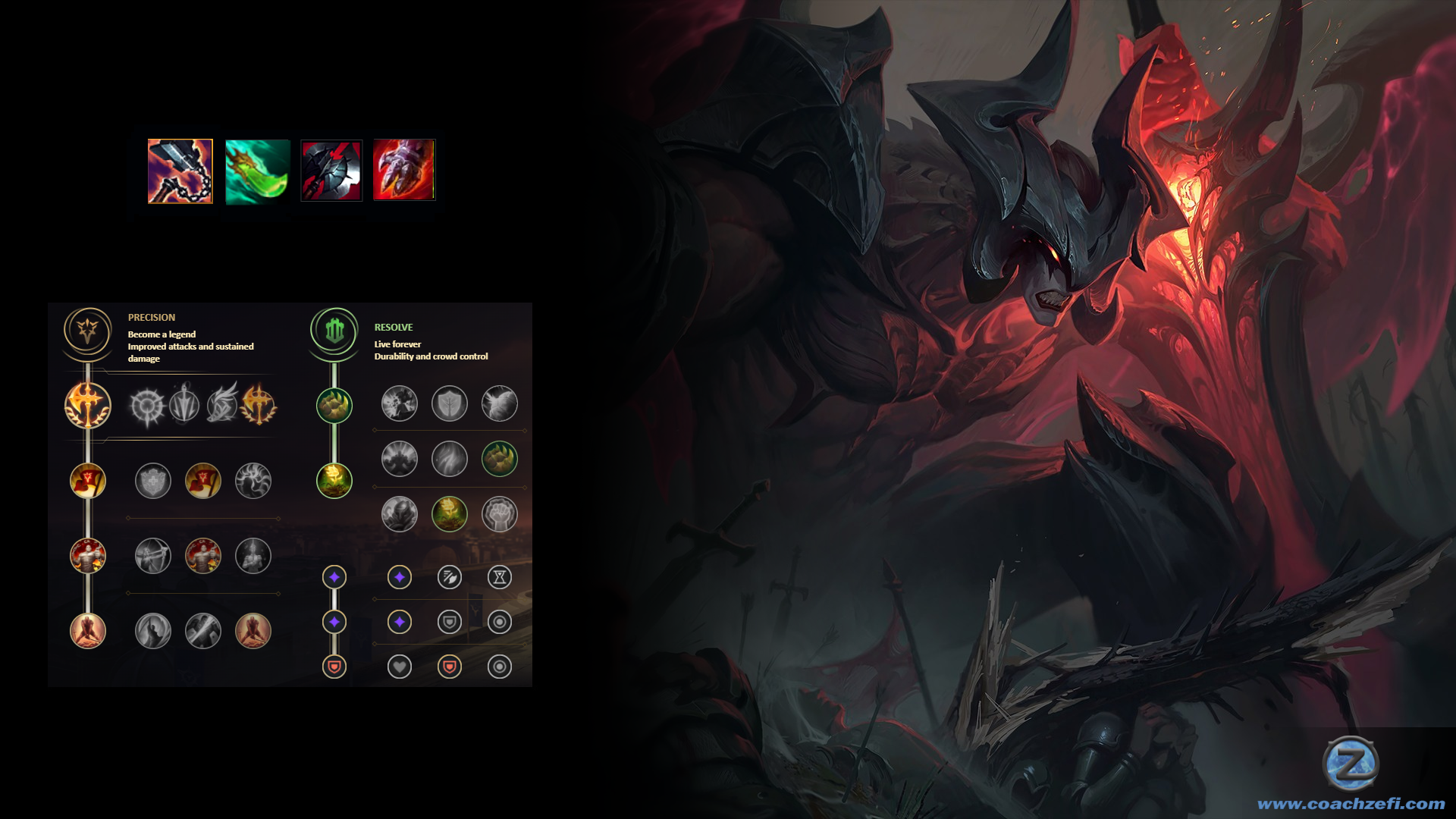Choose the Second Wind rune
Viewport: 1456px width, 819px height.
(449, 459)
